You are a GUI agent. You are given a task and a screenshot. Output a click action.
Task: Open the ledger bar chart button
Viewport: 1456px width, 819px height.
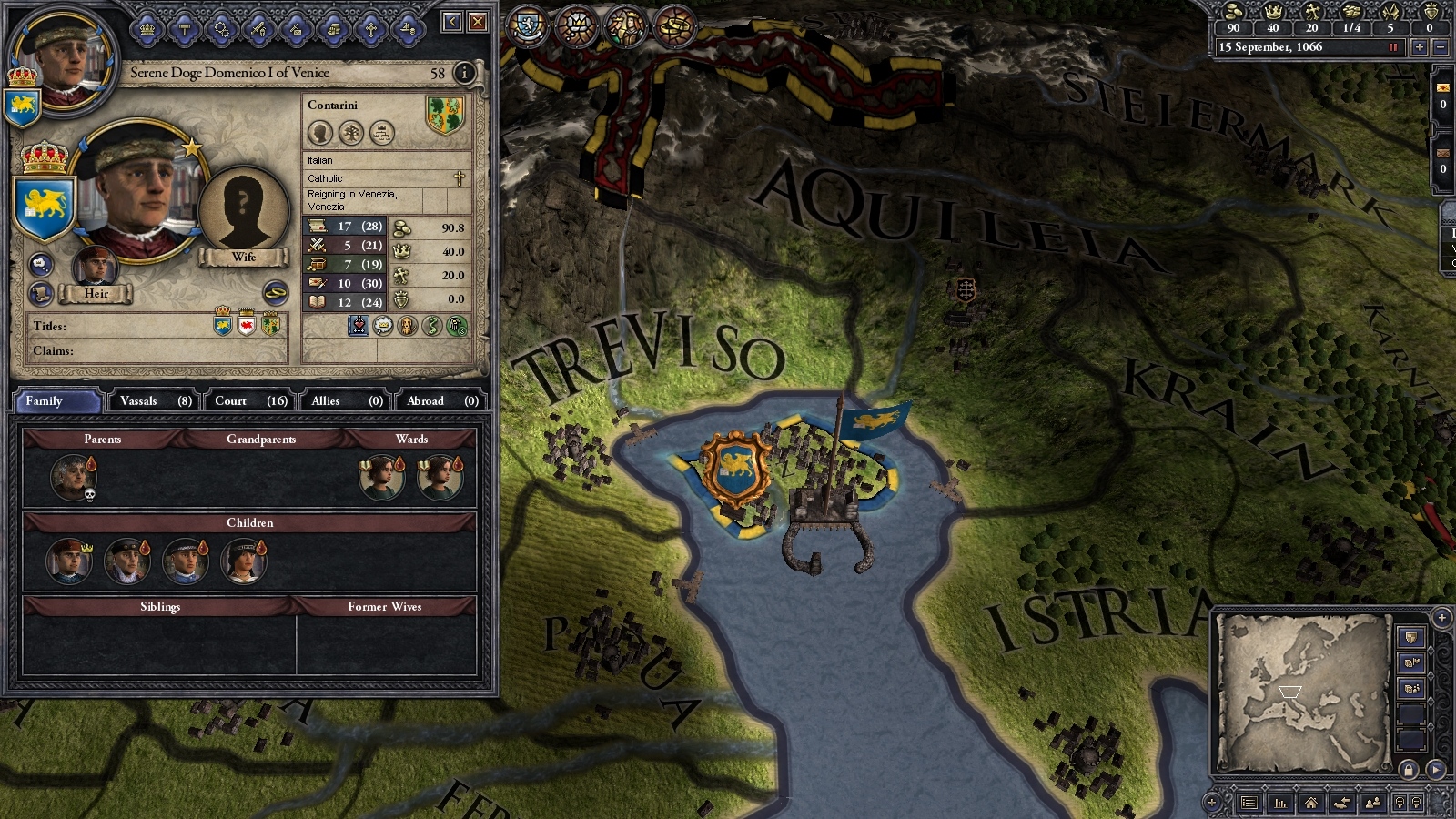pos(1280,803)
